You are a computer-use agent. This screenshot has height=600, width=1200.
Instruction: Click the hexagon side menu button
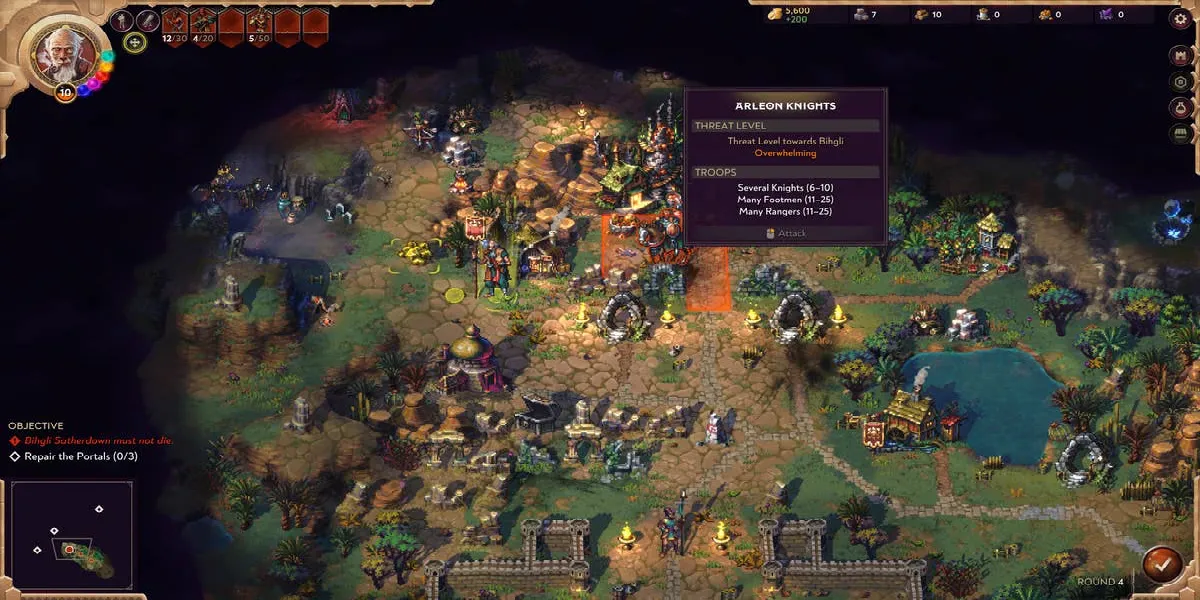(1179, 82)
